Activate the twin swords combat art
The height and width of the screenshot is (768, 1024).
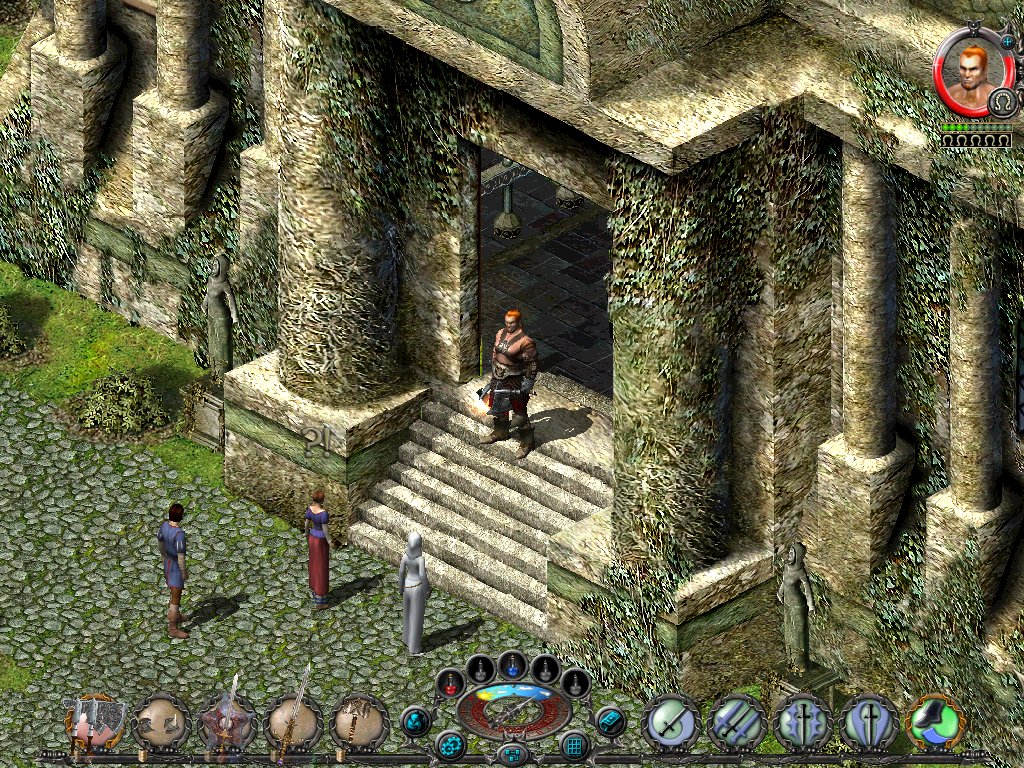[737, 722]
